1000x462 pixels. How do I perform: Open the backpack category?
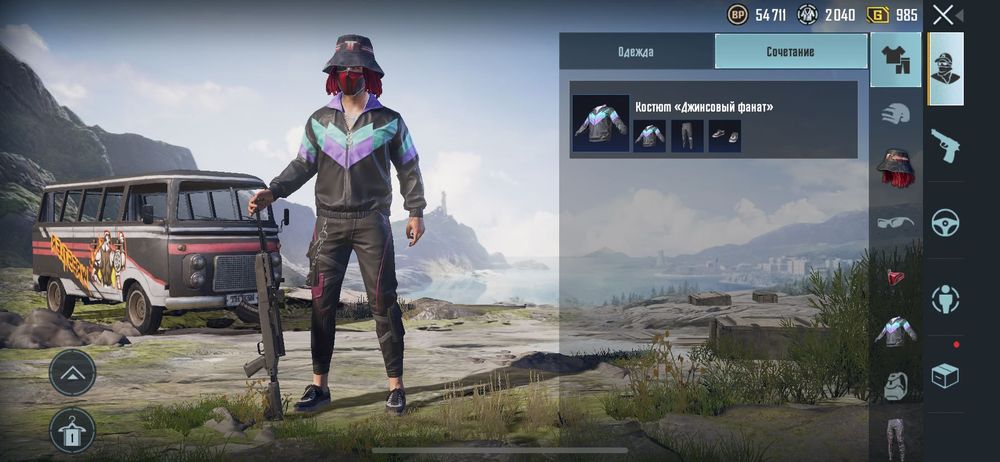(x=896, y=384)
